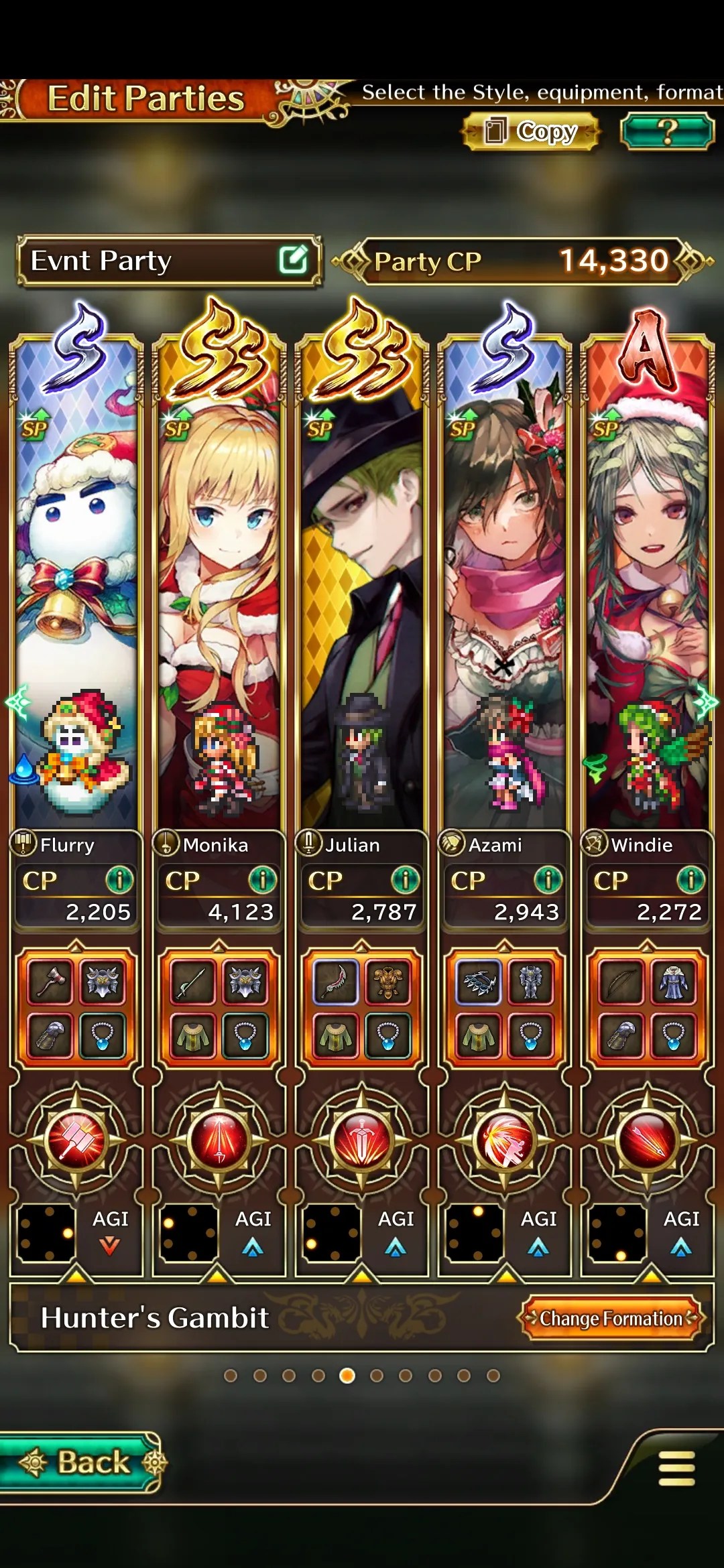The height and width of the screenshot is (1568, 724).
Task: Open the help question mark button
Action: 666,131
